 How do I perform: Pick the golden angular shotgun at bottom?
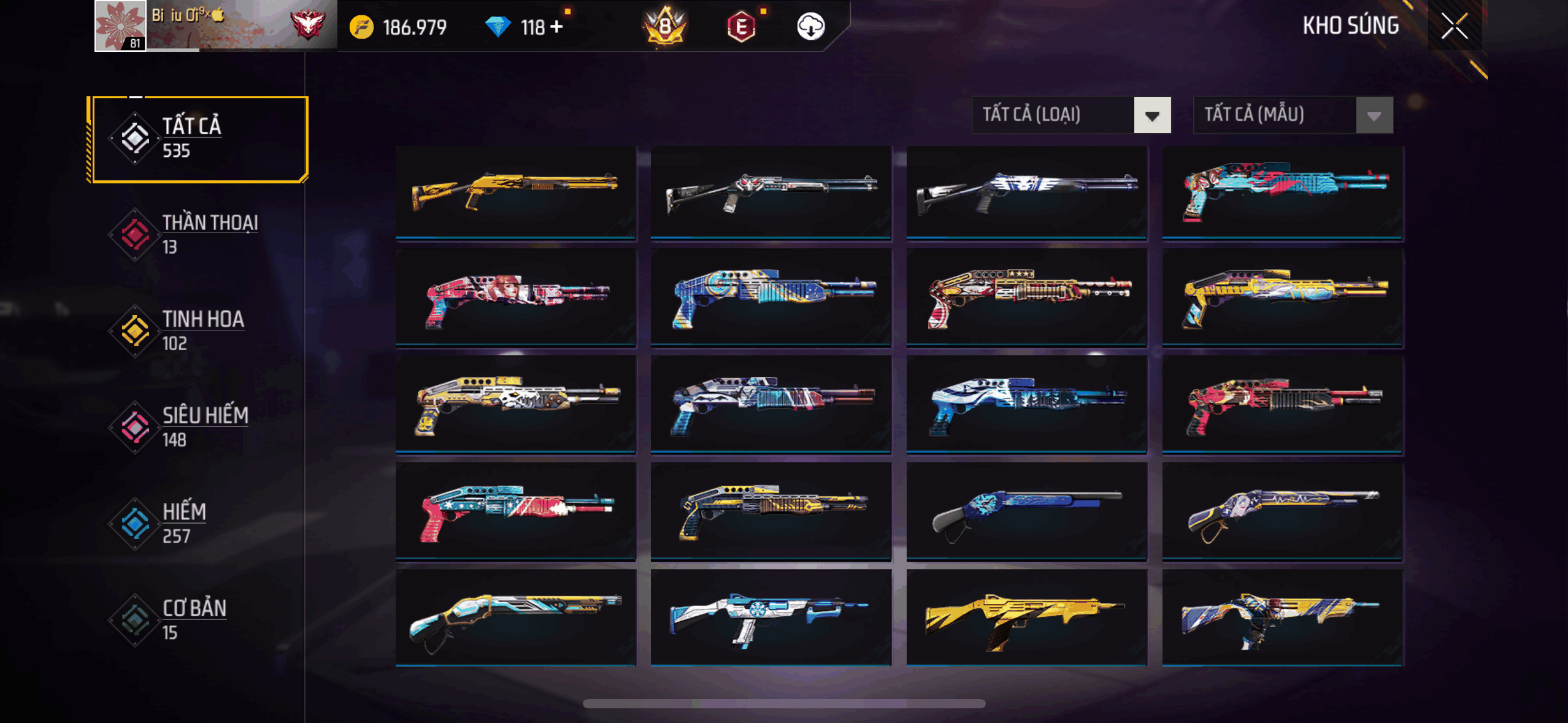coord(1026,618)
